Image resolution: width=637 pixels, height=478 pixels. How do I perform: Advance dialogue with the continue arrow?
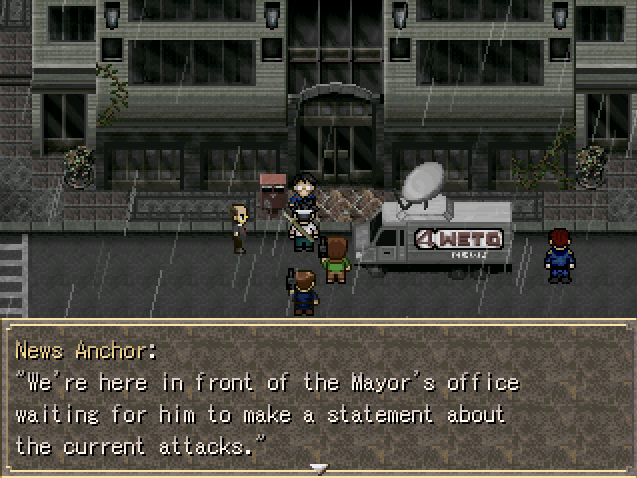click(318, 467)
